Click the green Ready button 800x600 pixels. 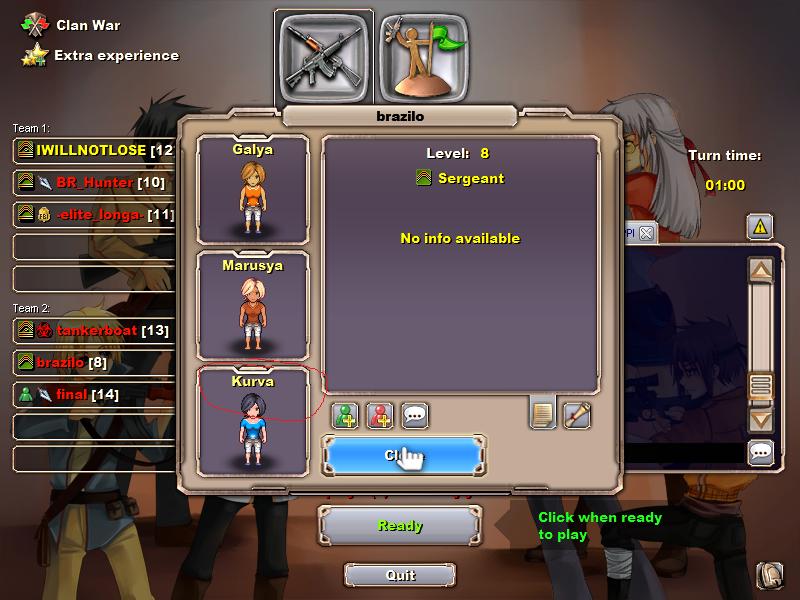click(400, 526)
